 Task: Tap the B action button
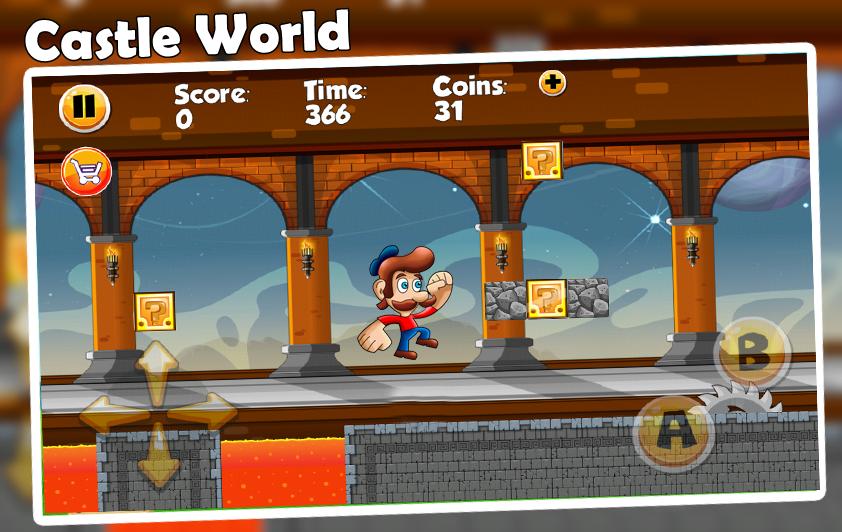tap(753, 352)
